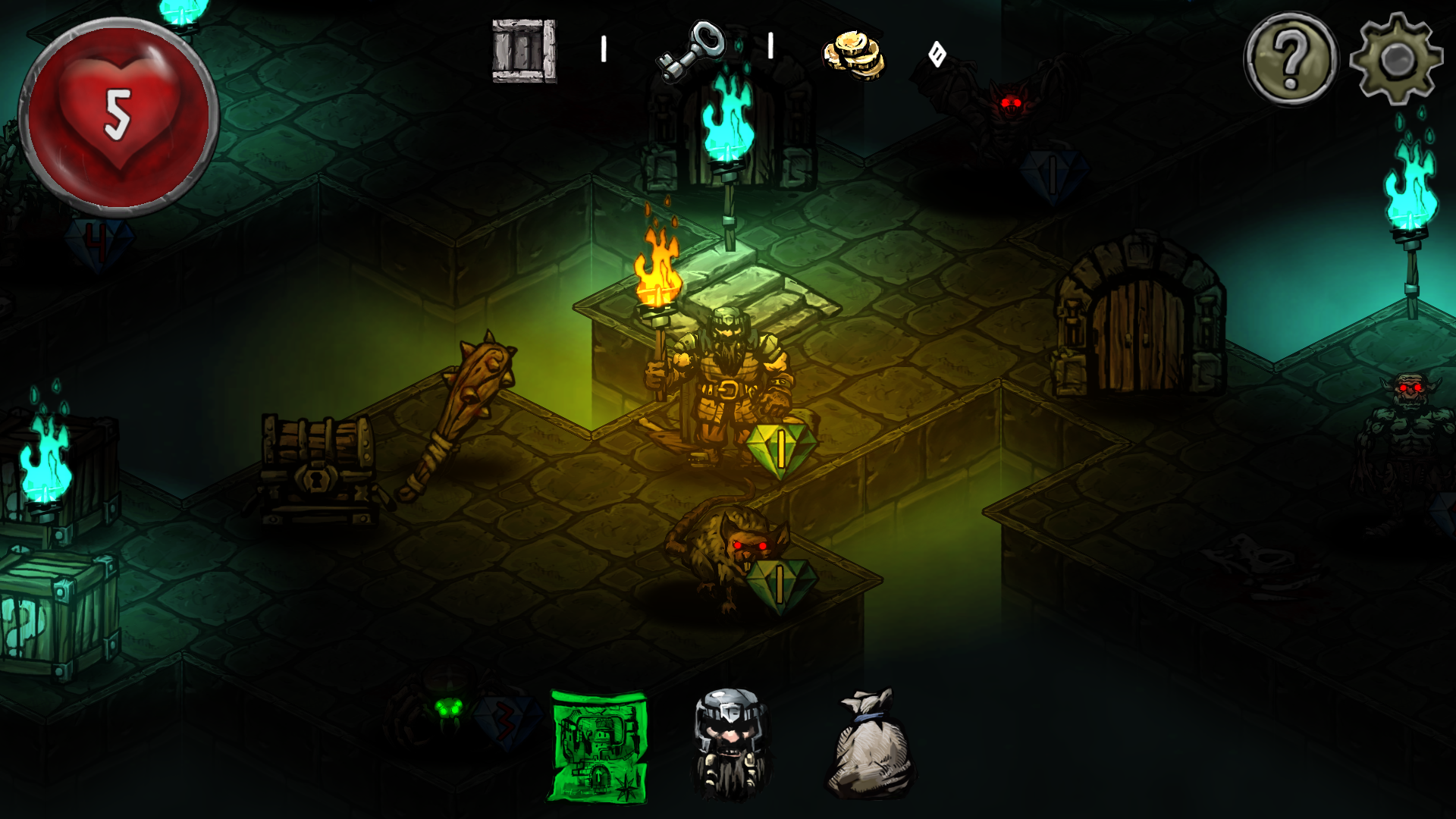Screen dimensions: 1456x819
Task: Select the dwarf character portrait
Action: point(730,743)
